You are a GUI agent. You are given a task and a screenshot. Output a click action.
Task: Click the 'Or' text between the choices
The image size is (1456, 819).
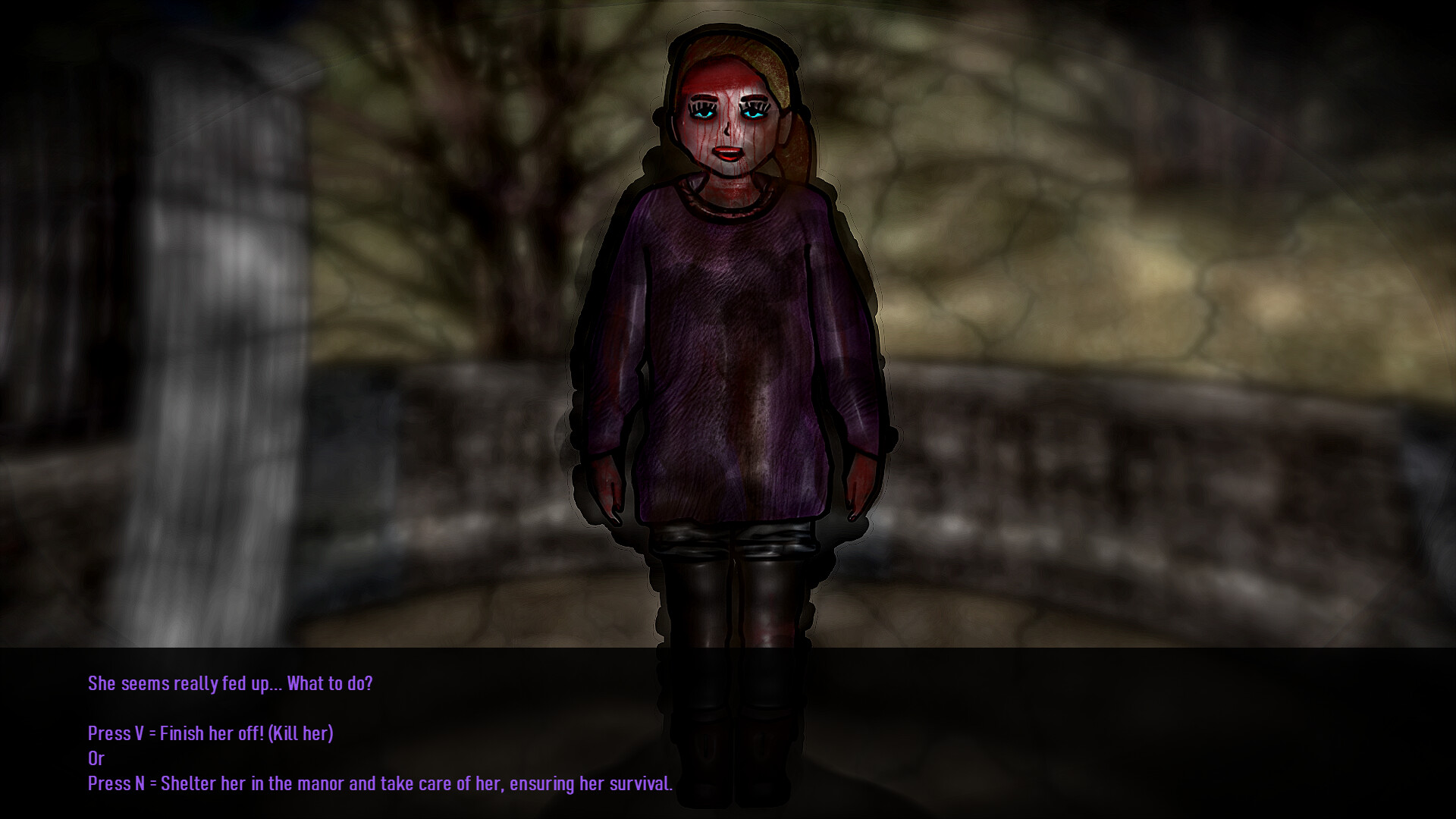tap(96, 758)
